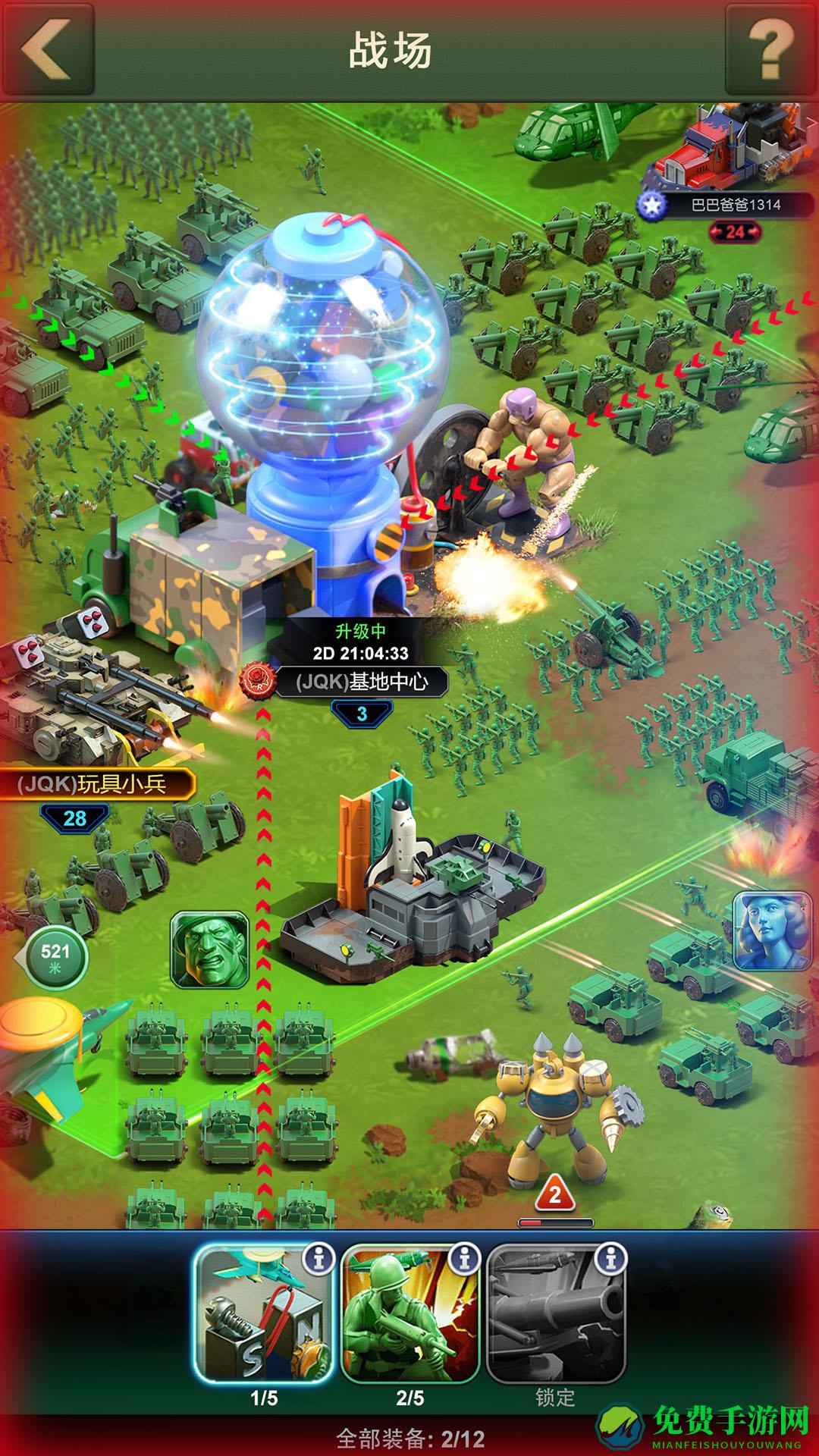This screenshot has width=819, height=1456.
Task: Show info for the locked cannon slot
Action: point(610,1260)
